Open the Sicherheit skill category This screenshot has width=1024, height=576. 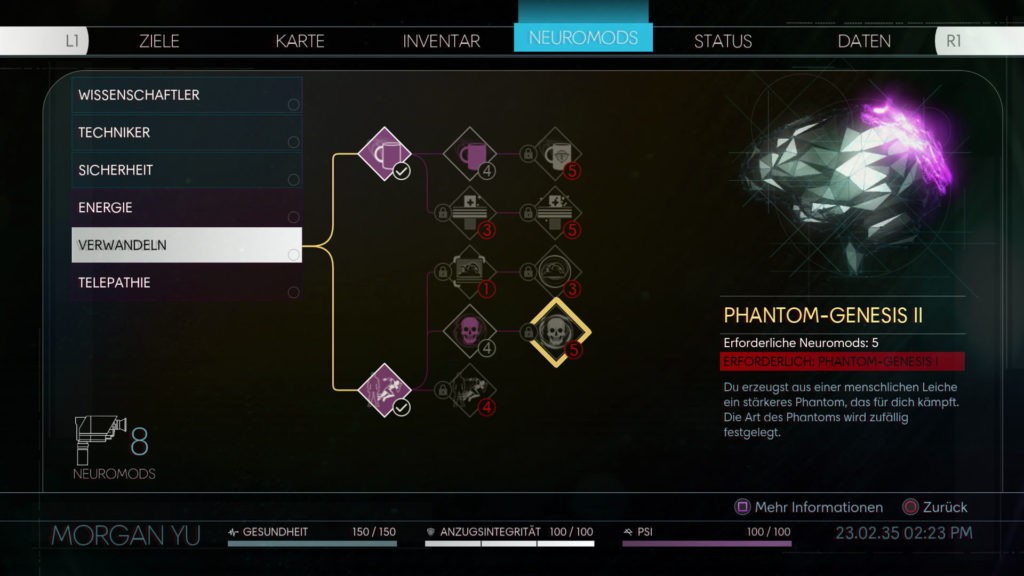point(187,170)
